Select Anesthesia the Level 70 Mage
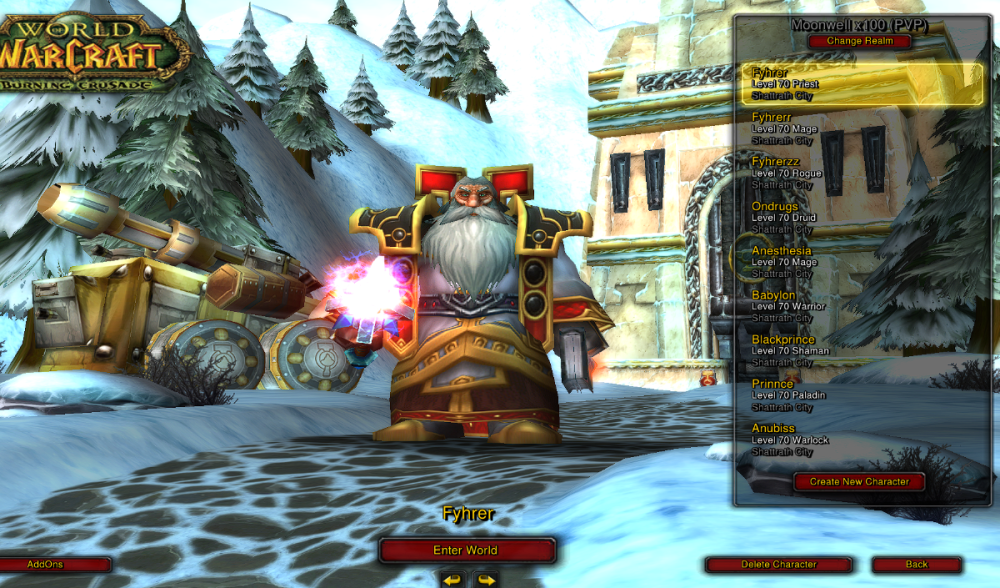1000x588 pixels. (861, 262)
